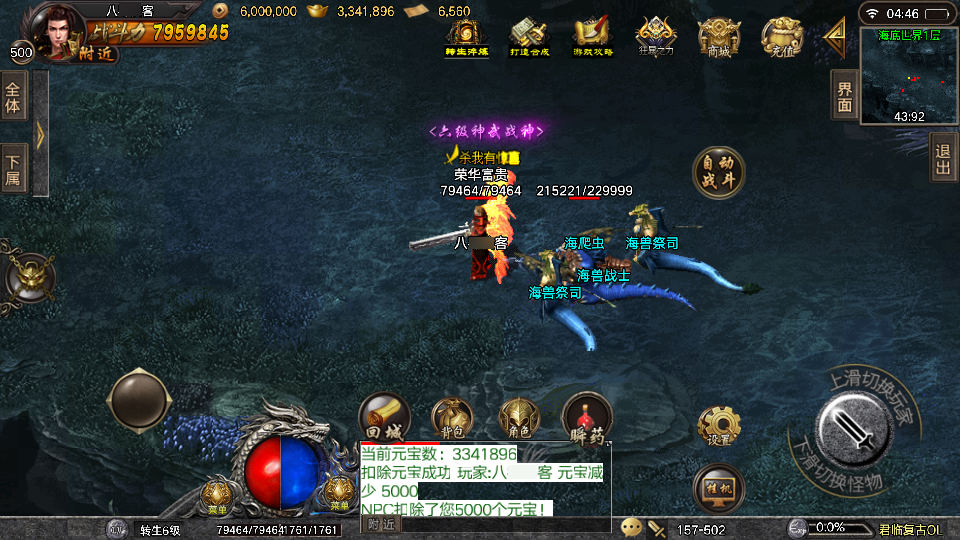
Task: Tap the 退出 exit button
Action: click(943, 158)
